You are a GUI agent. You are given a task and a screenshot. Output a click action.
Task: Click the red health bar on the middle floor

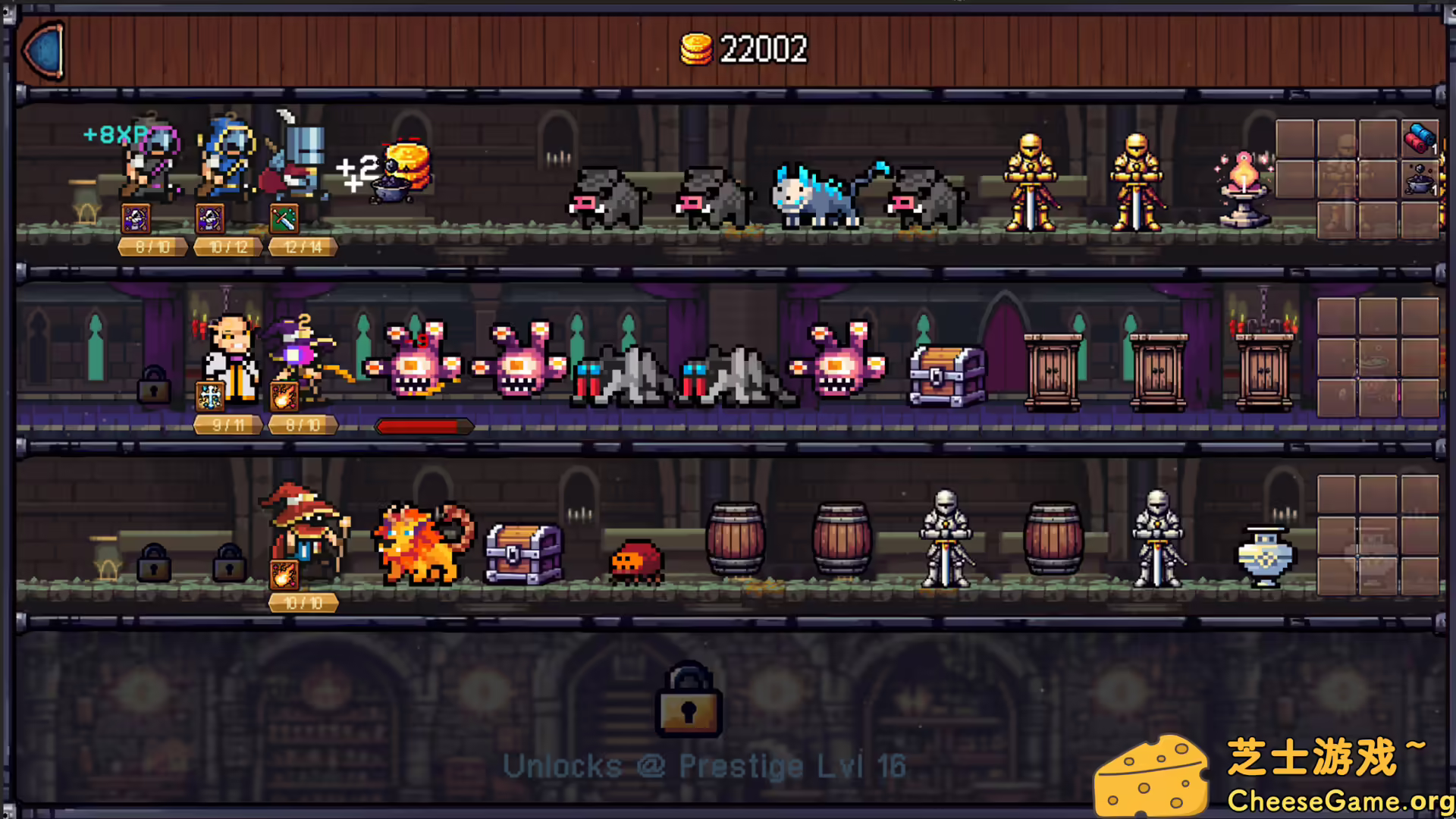coord(423,426)
